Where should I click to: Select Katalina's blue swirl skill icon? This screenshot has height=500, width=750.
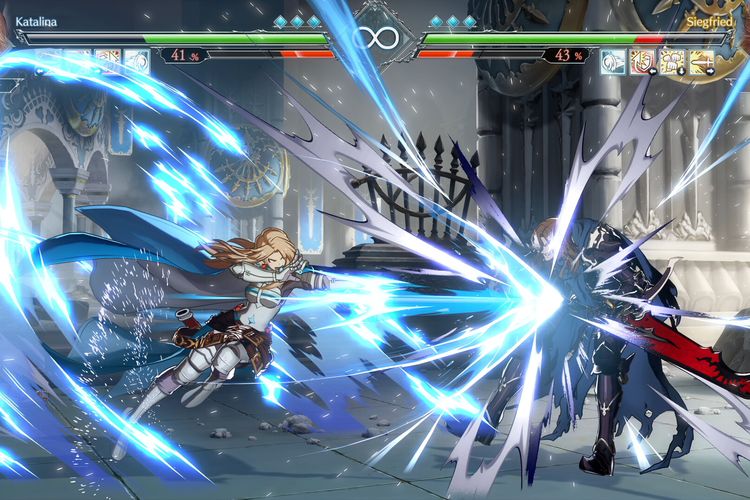pos(136,62)
